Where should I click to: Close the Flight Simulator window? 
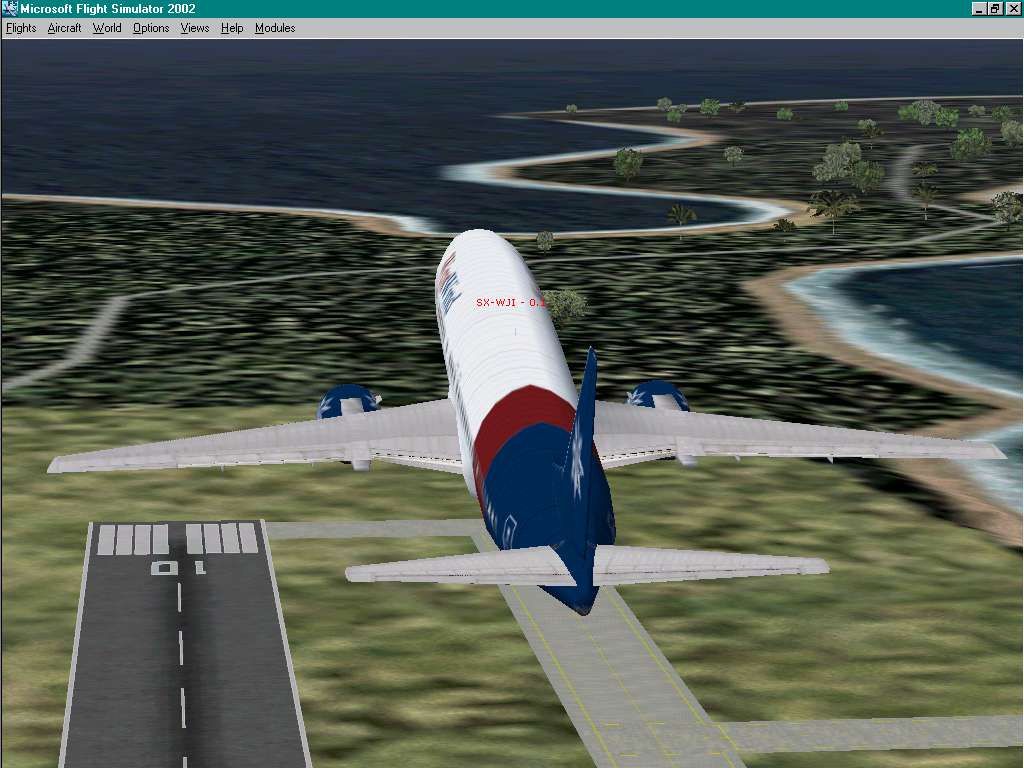coord(1012,9)
